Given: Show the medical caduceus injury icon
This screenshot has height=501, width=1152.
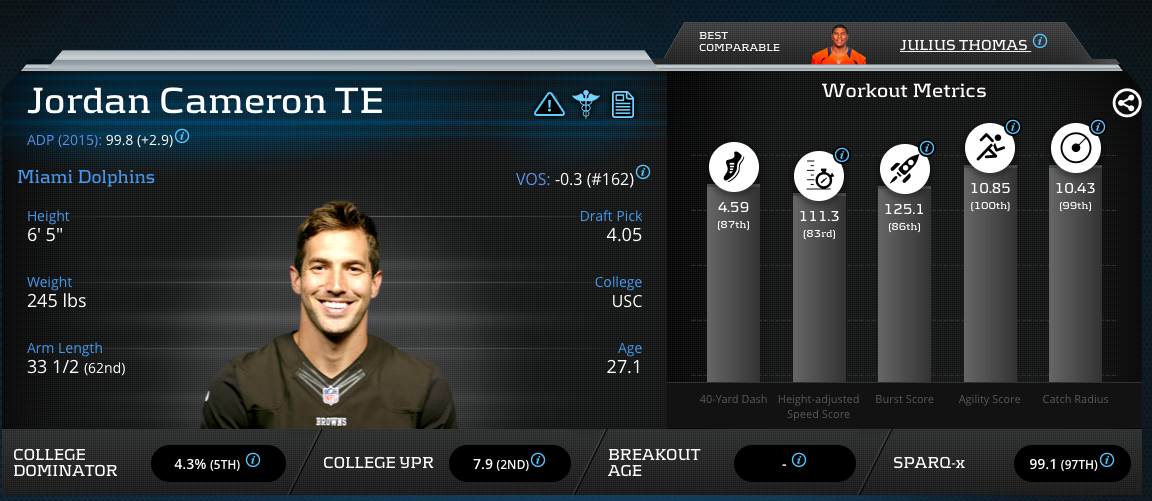Looking at the screenshot, I should click(585, 103).
